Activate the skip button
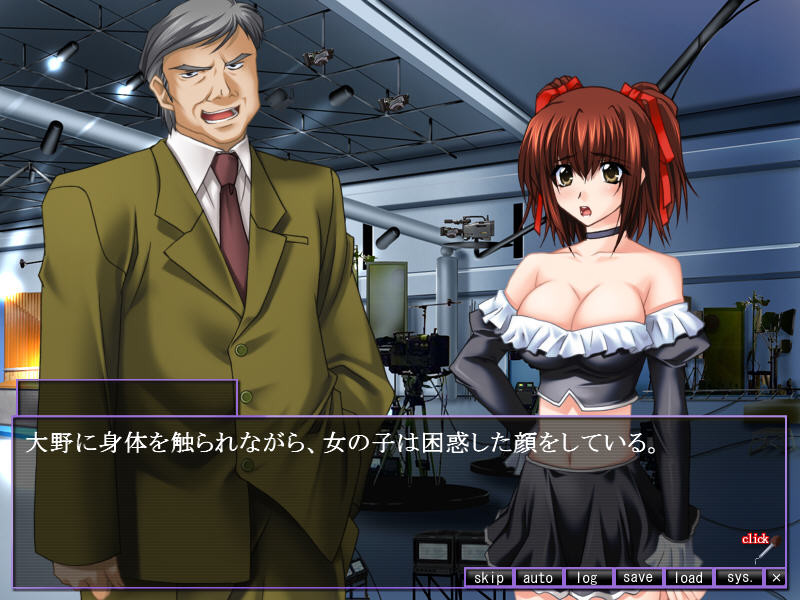The image size is (800, 600). (489, 578)
